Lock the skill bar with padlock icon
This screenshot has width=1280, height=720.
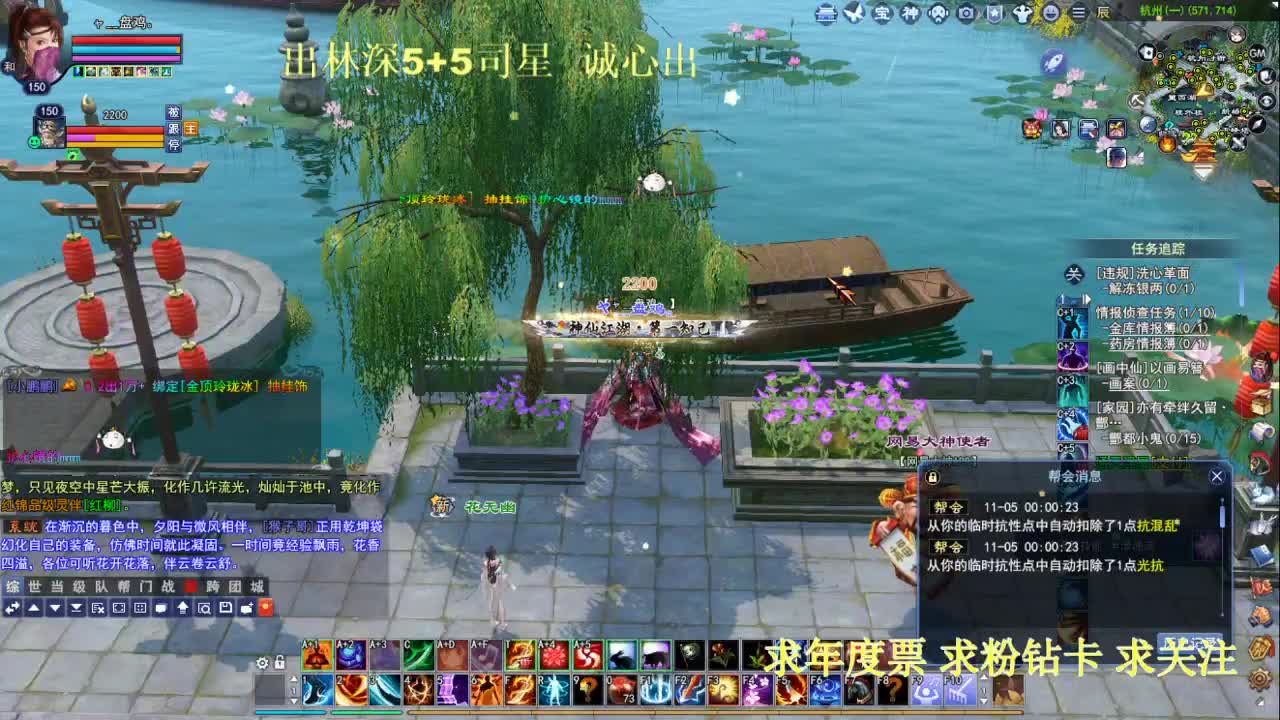(280, 663)
